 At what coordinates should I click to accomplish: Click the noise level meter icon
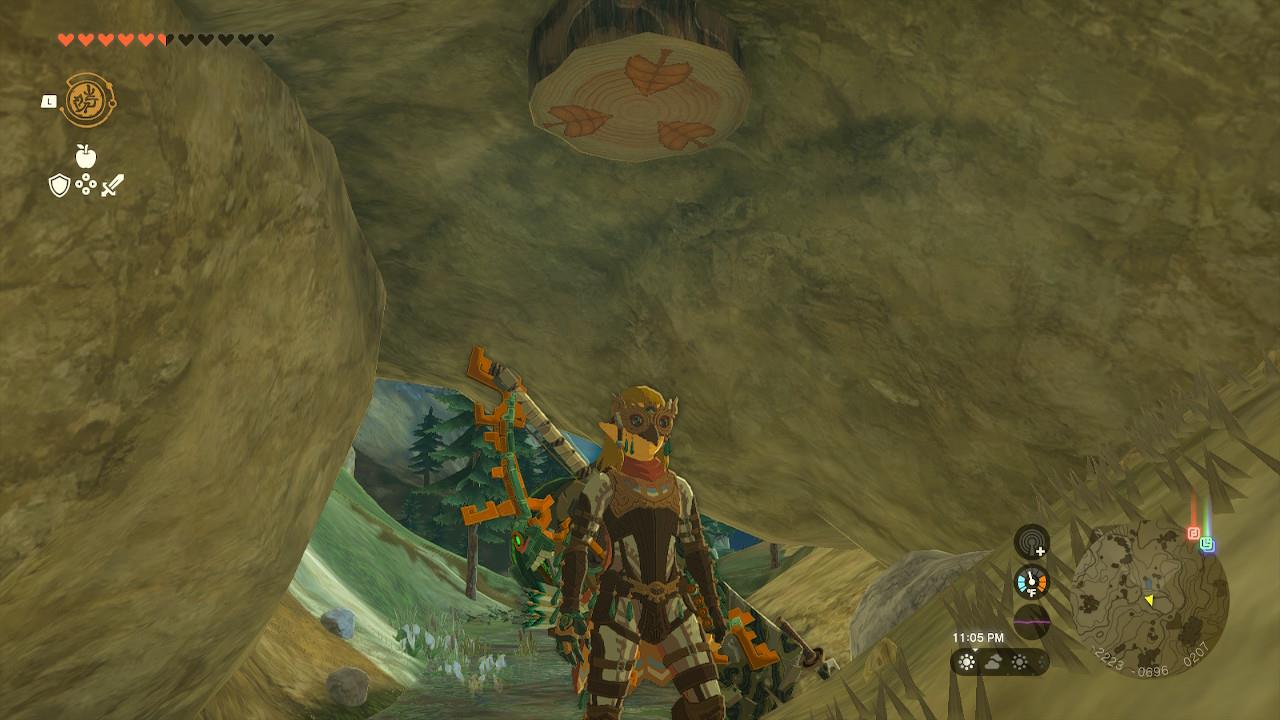click(x=1031, y=621)
